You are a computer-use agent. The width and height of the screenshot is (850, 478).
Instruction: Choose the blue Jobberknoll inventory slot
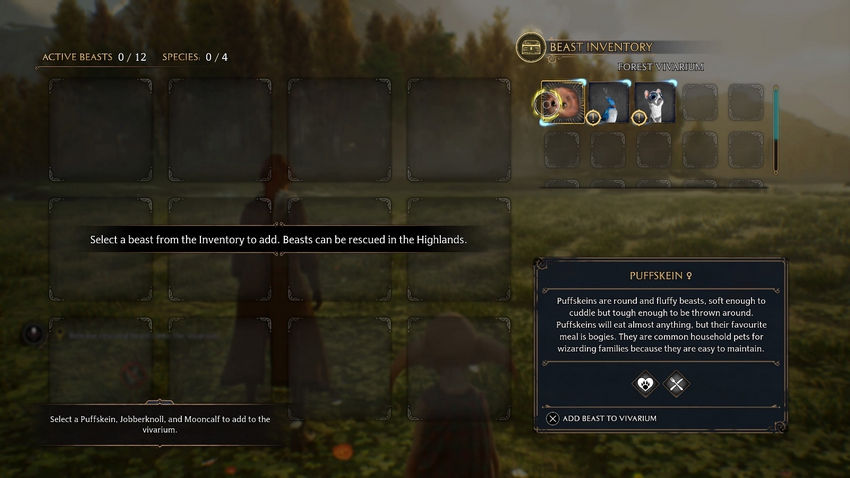click(609, 102)
